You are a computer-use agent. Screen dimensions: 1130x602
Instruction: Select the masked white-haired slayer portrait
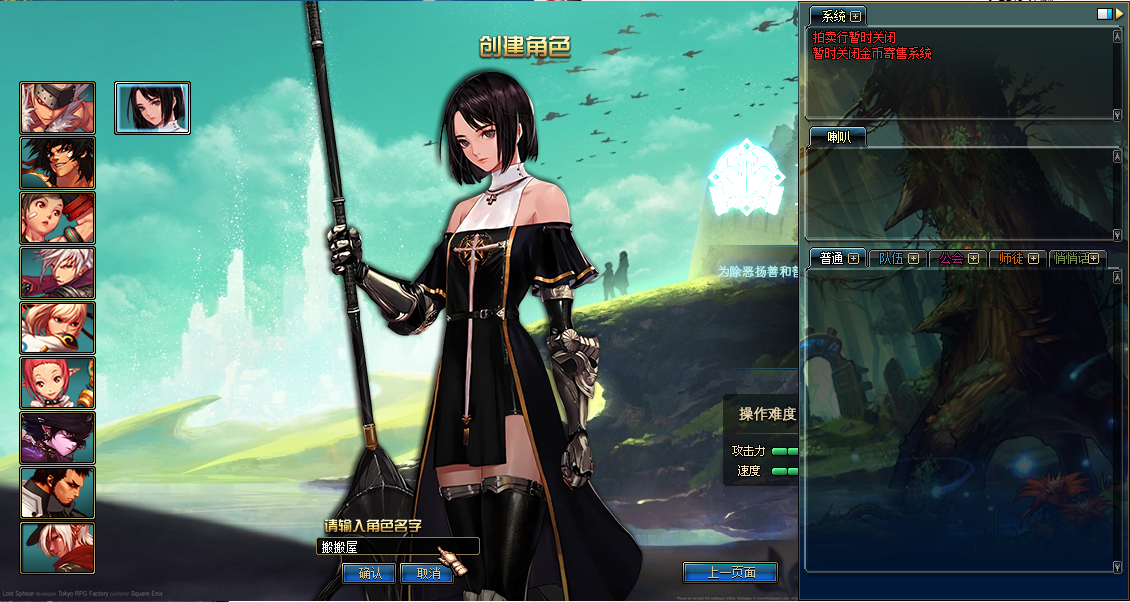click(58, 108)
